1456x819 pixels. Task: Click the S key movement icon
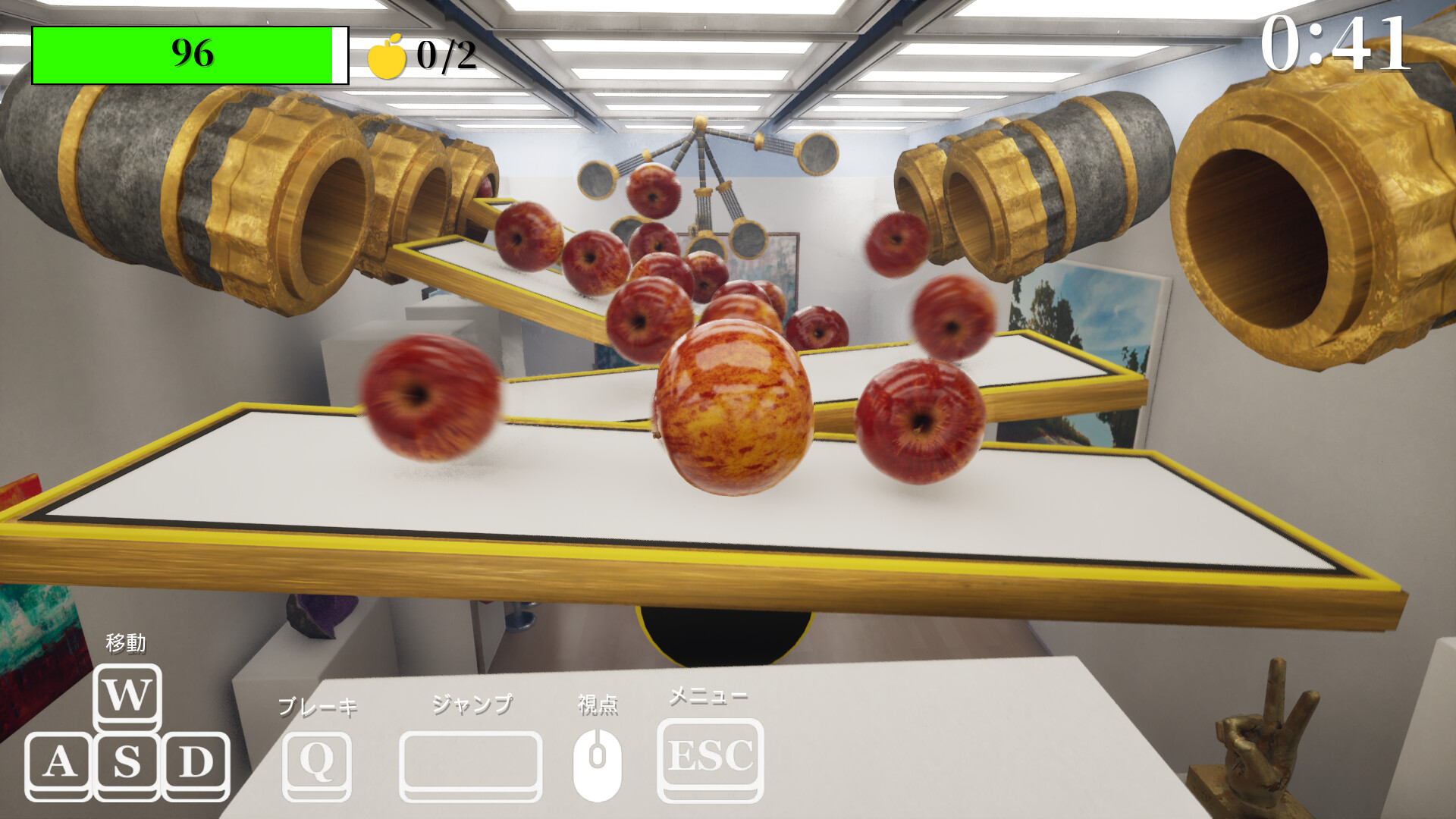[127, 762]
